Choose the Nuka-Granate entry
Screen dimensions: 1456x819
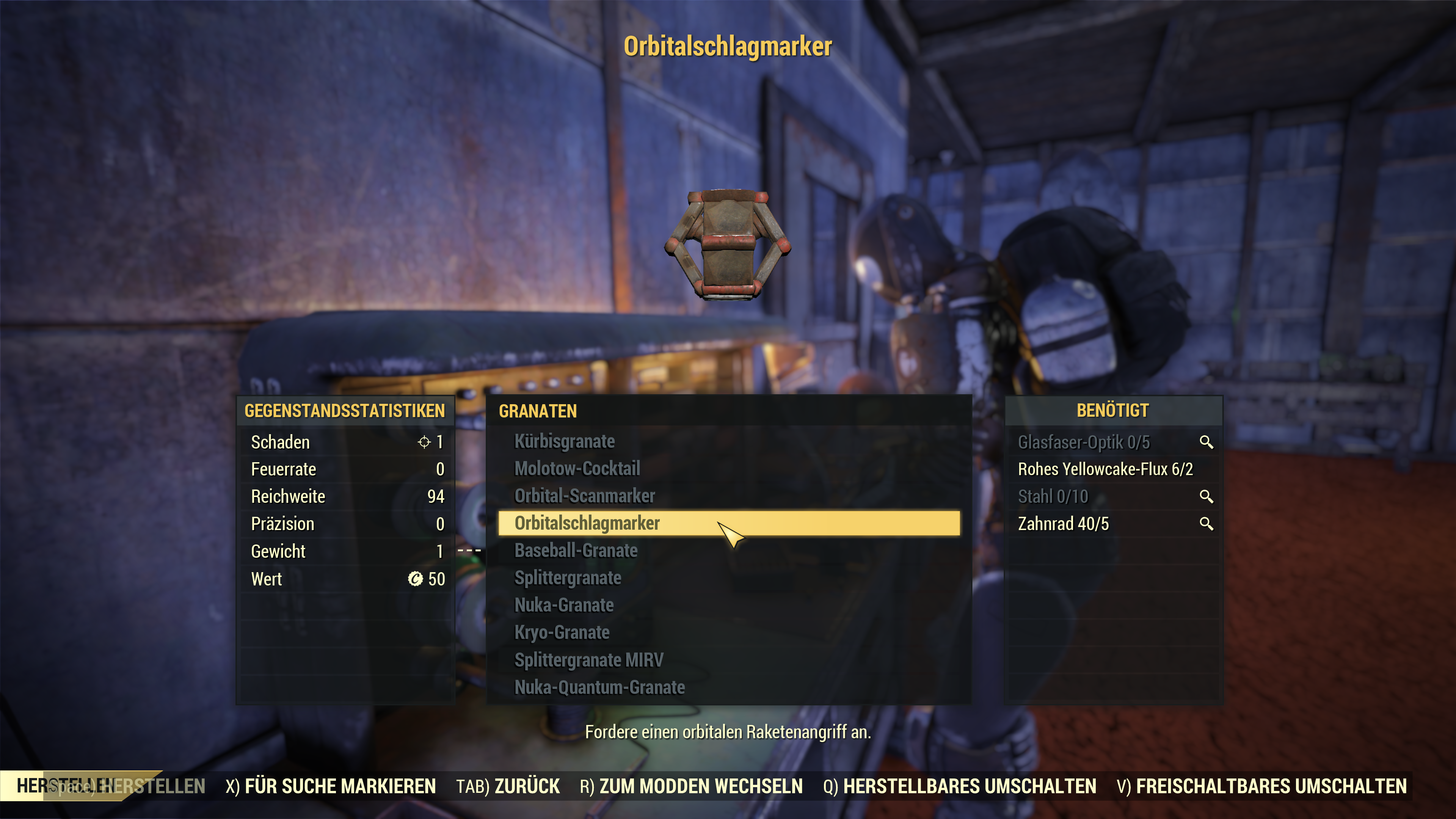coord(563,606)
